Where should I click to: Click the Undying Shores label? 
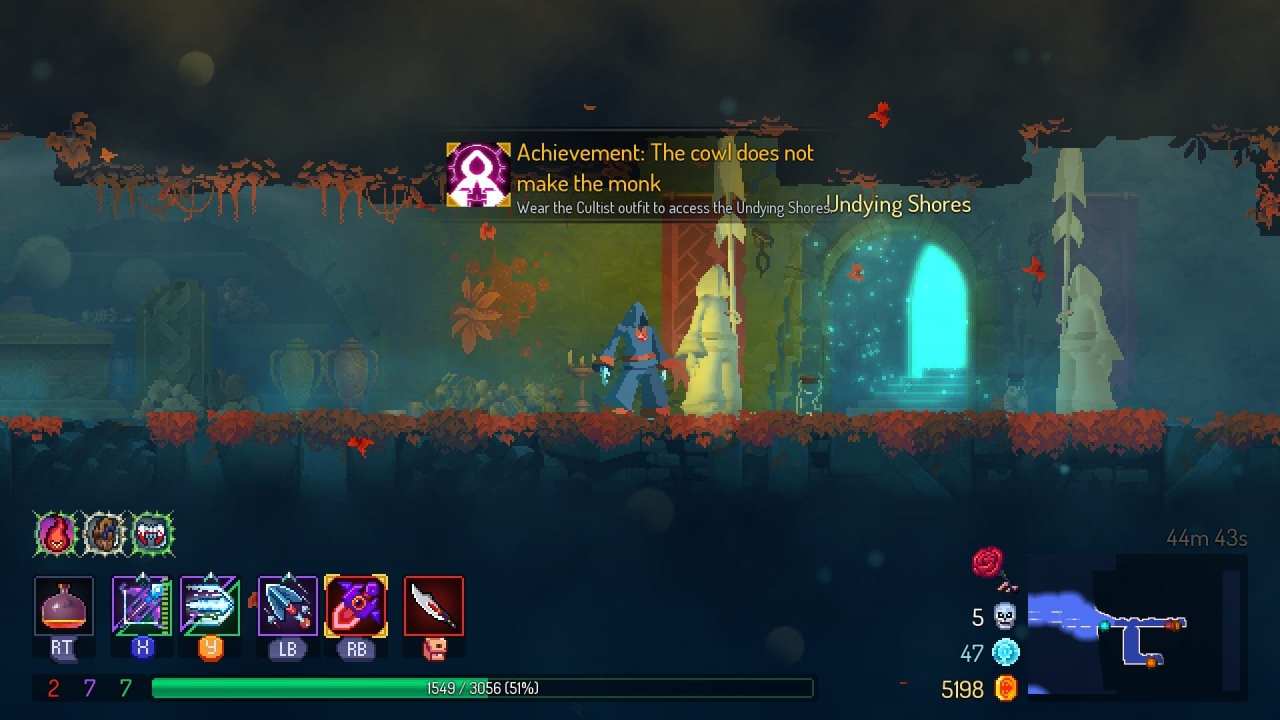(898, 204)
